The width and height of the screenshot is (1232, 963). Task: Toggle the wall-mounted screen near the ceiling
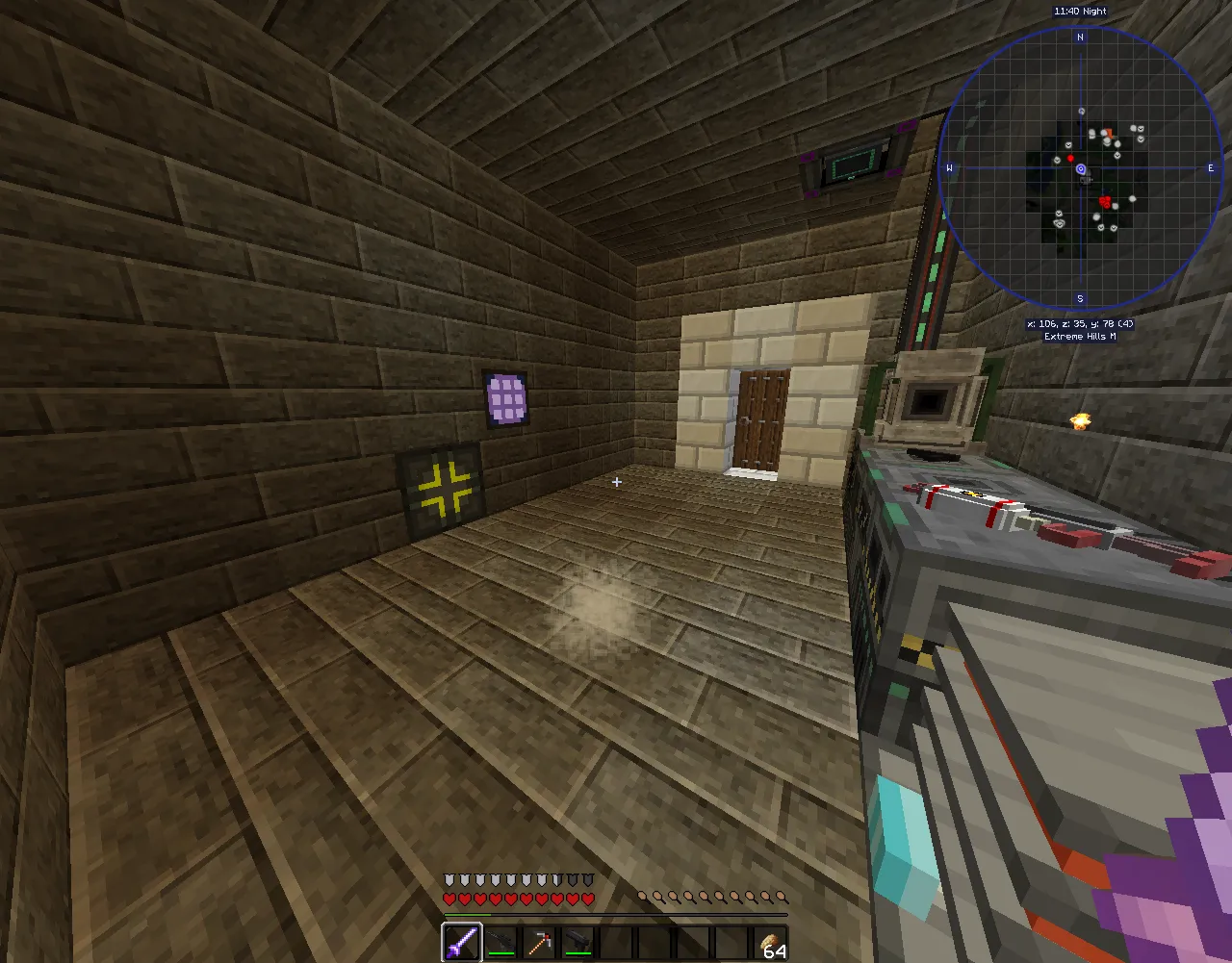pyautogui.click(x=853, y=164)
